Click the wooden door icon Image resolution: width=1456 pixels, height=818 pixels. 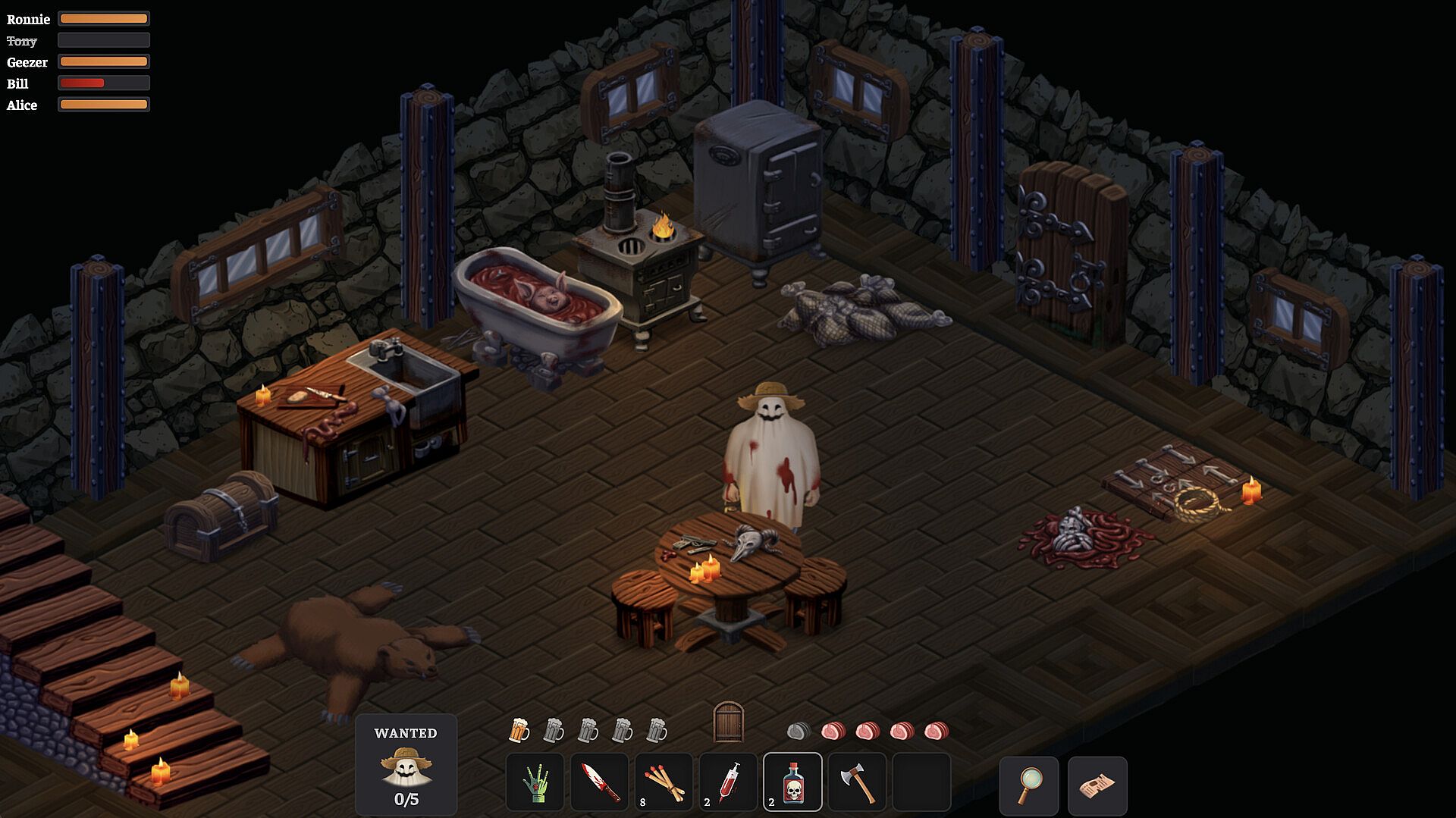point(729,722)
